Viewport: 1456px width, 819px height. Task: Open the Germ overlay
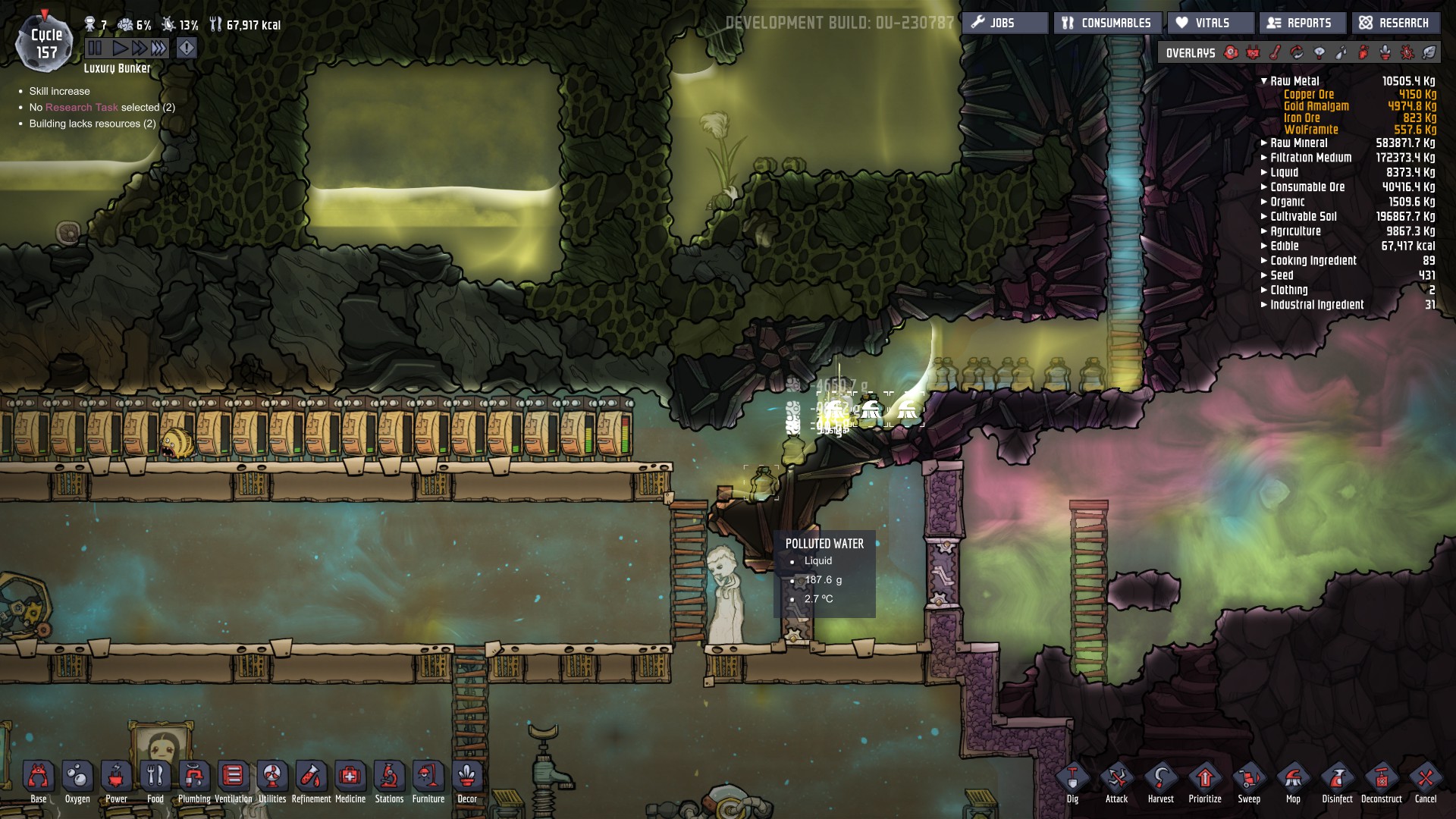pyautogui.click(x=1408, y=53)
